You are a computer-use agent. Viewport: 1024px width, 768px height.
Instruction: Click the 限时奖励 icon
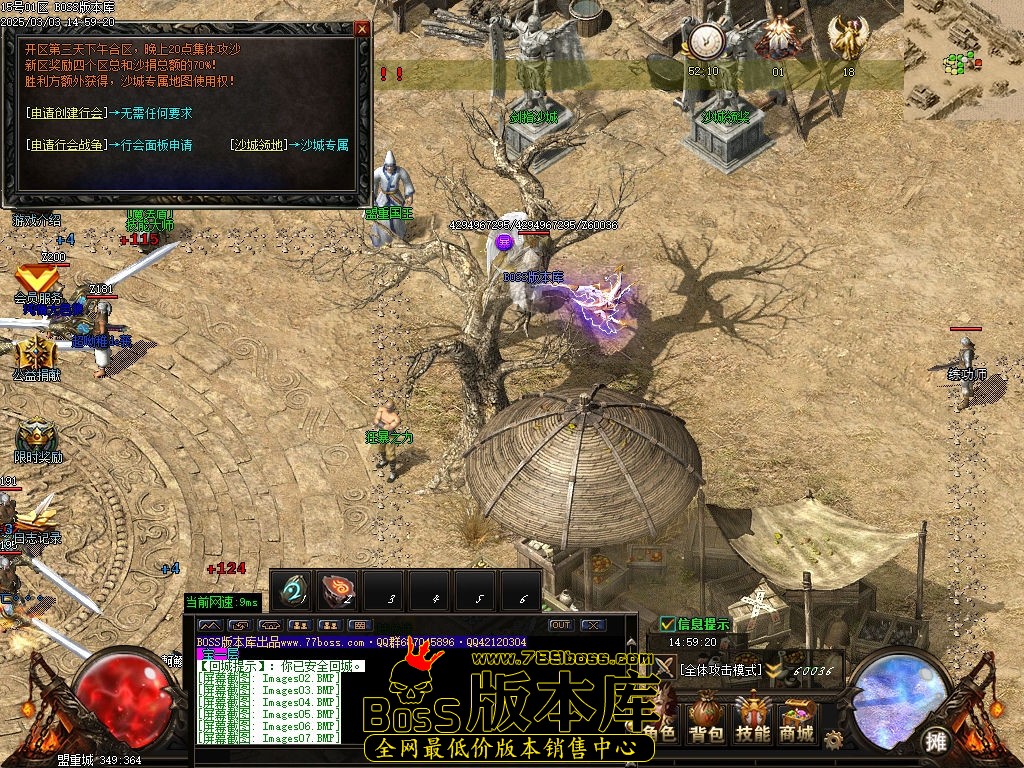coord(37,436)
